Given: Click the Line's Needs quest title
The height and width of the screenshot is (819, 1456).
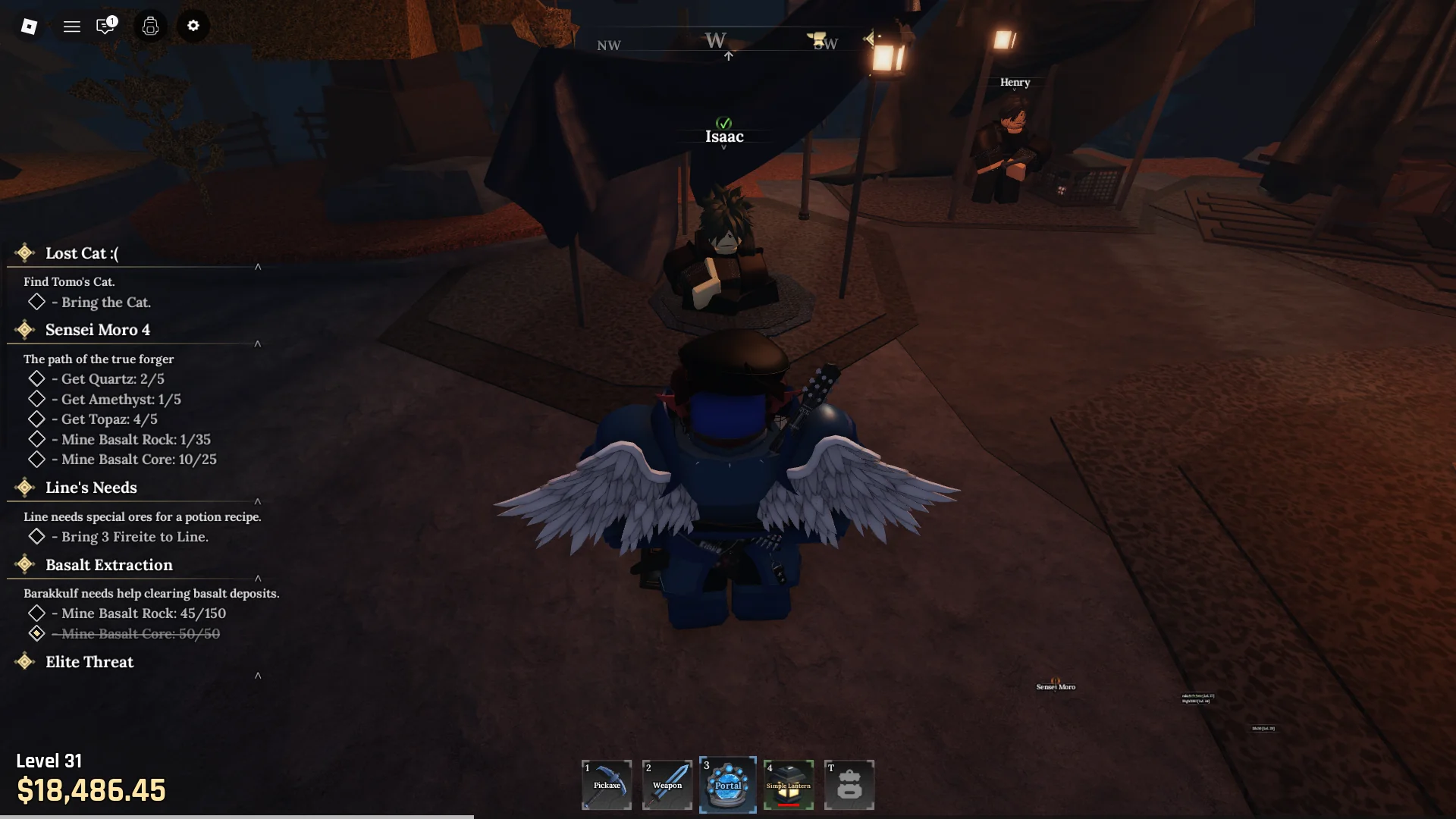Looking at the screenshot, I should [90, 488].
